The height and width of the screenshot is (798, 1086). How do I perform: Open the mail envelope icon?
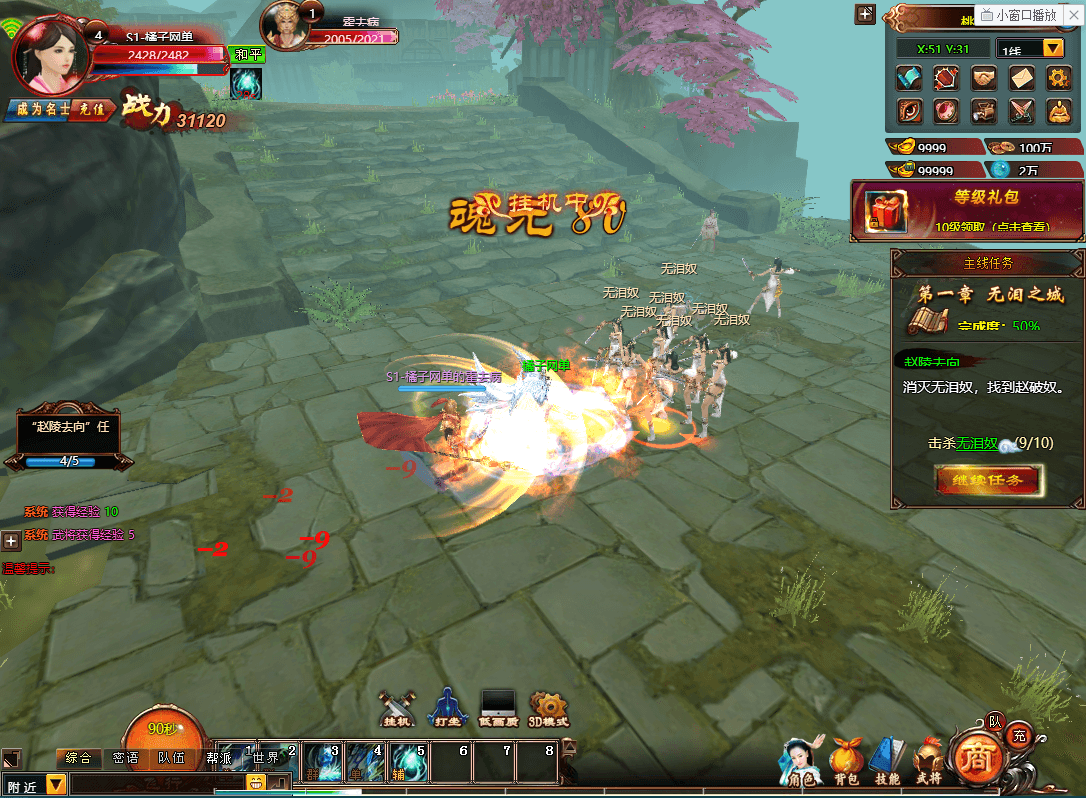pyautogui.click(x=1021, y=78)
